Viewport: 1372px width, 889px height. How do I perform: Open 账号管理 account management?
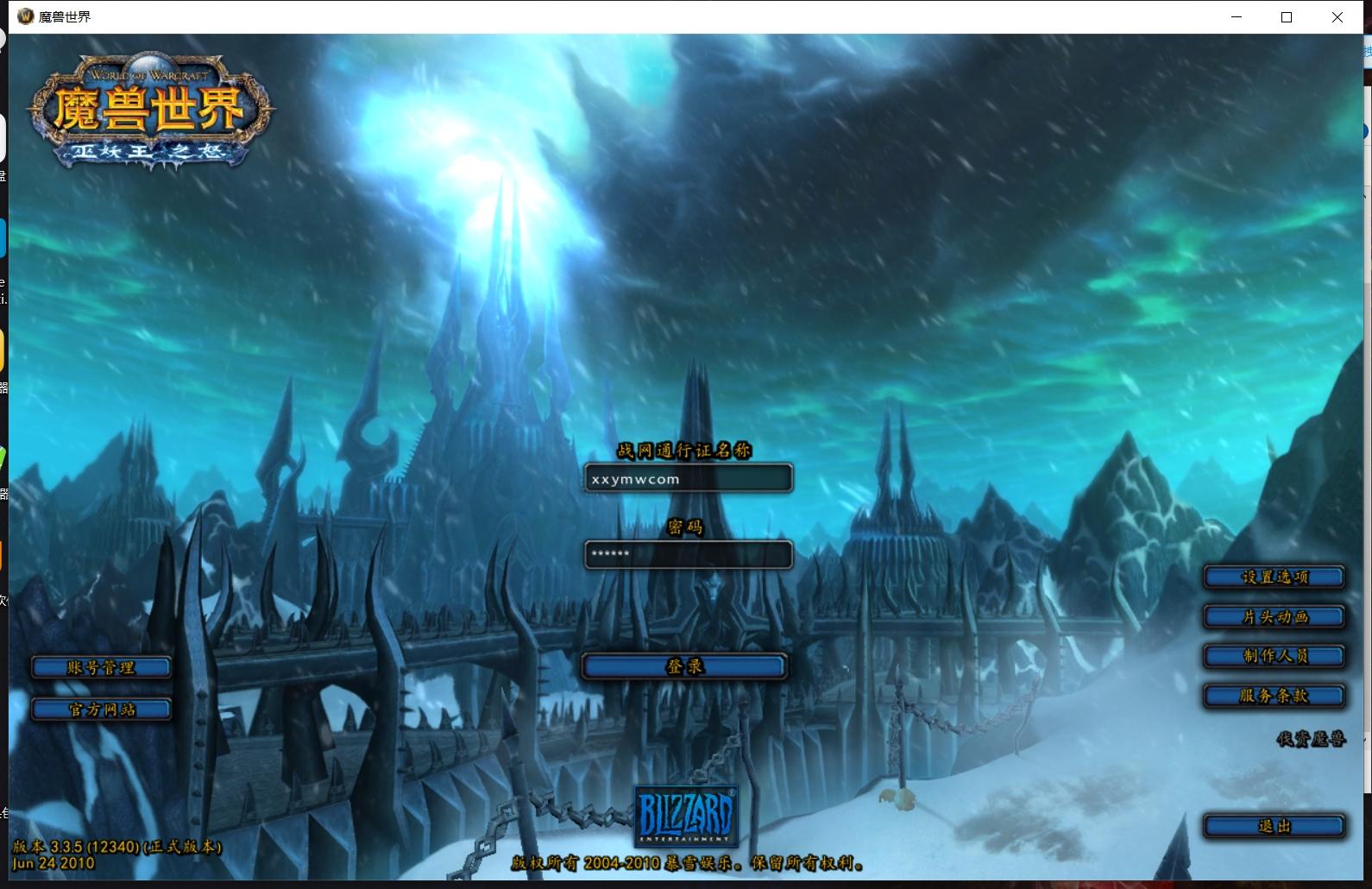point(101,667)
